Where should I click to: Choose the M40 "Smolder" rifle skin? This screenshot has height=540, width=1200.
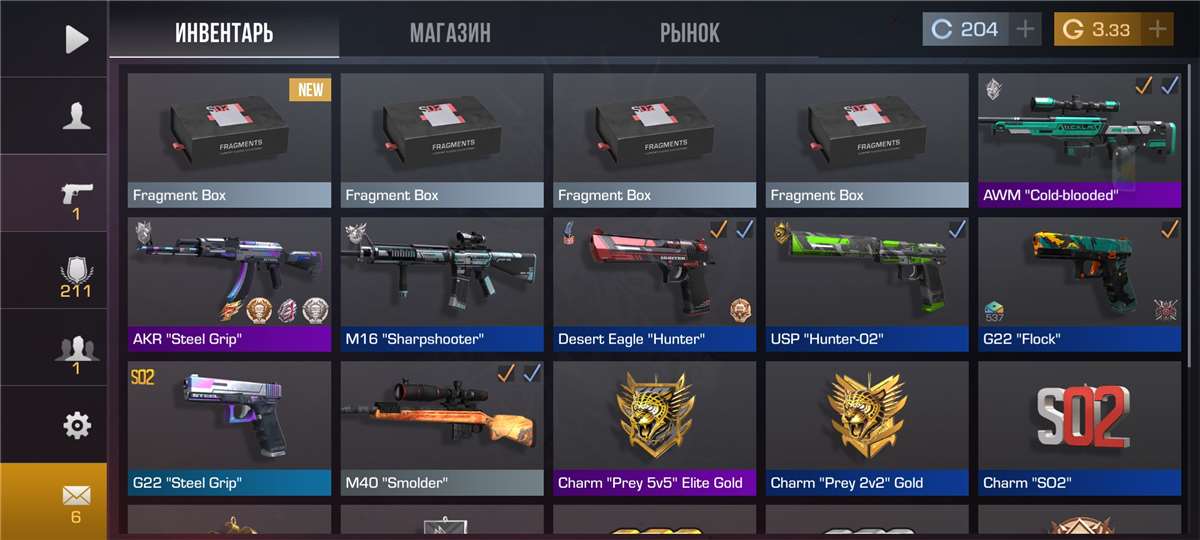[x=441, y=427]
